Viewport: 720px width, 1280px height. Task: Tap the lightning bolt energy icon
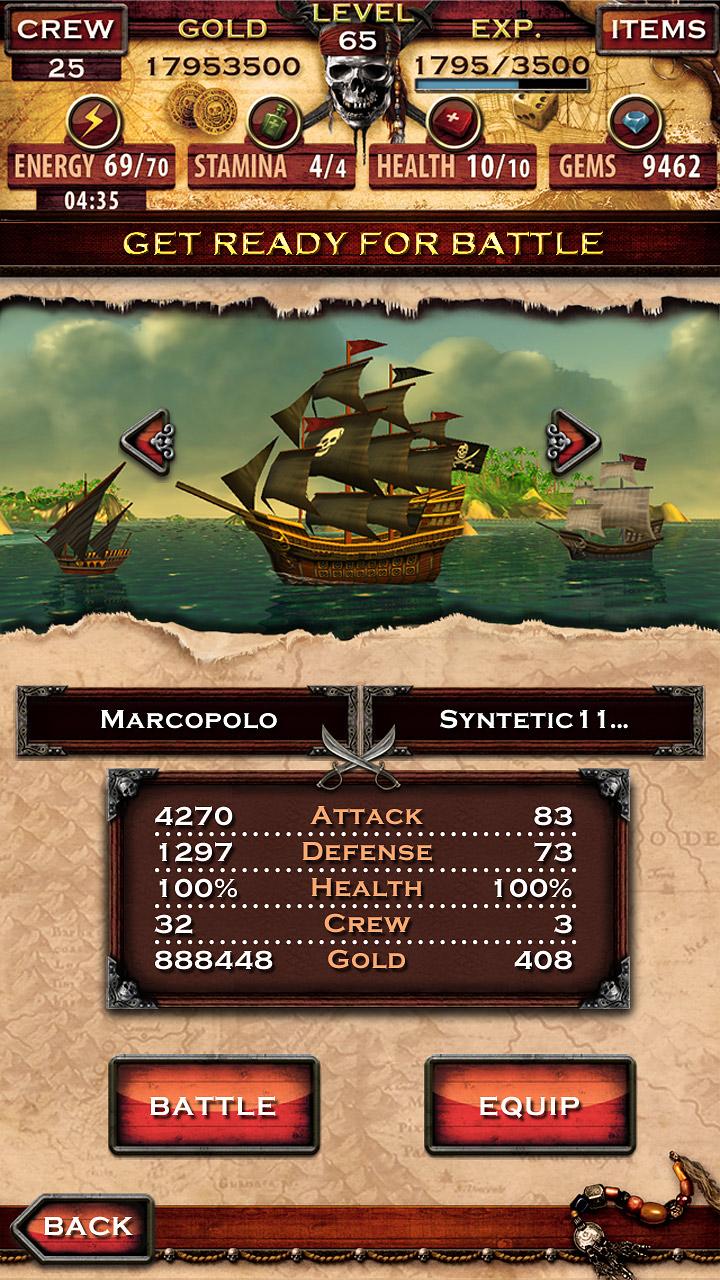click(93, 123)
